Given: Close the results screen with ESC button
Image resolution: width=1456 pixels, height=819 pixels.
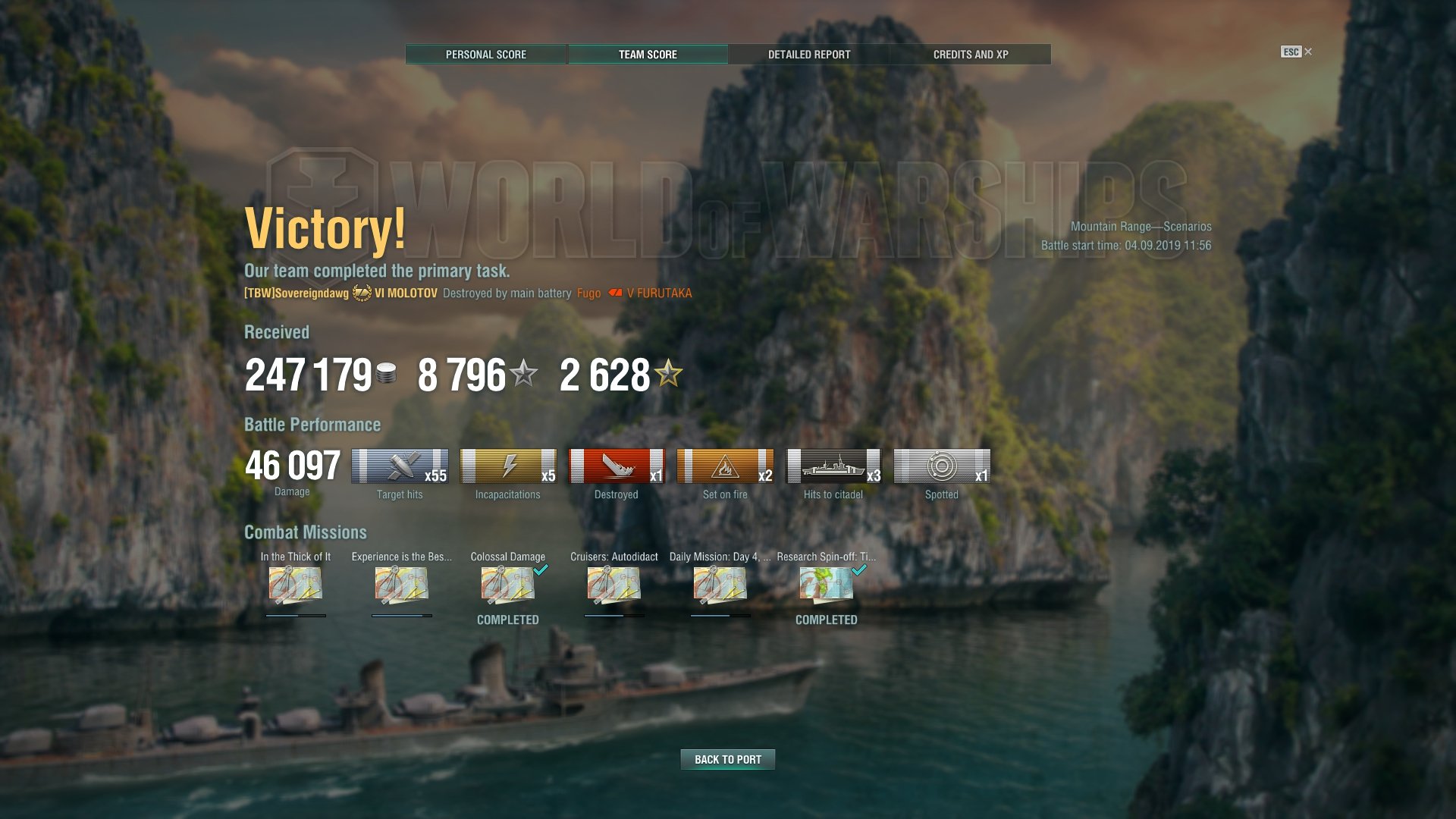Looking at the screenshot, I should click(1296, 52).
